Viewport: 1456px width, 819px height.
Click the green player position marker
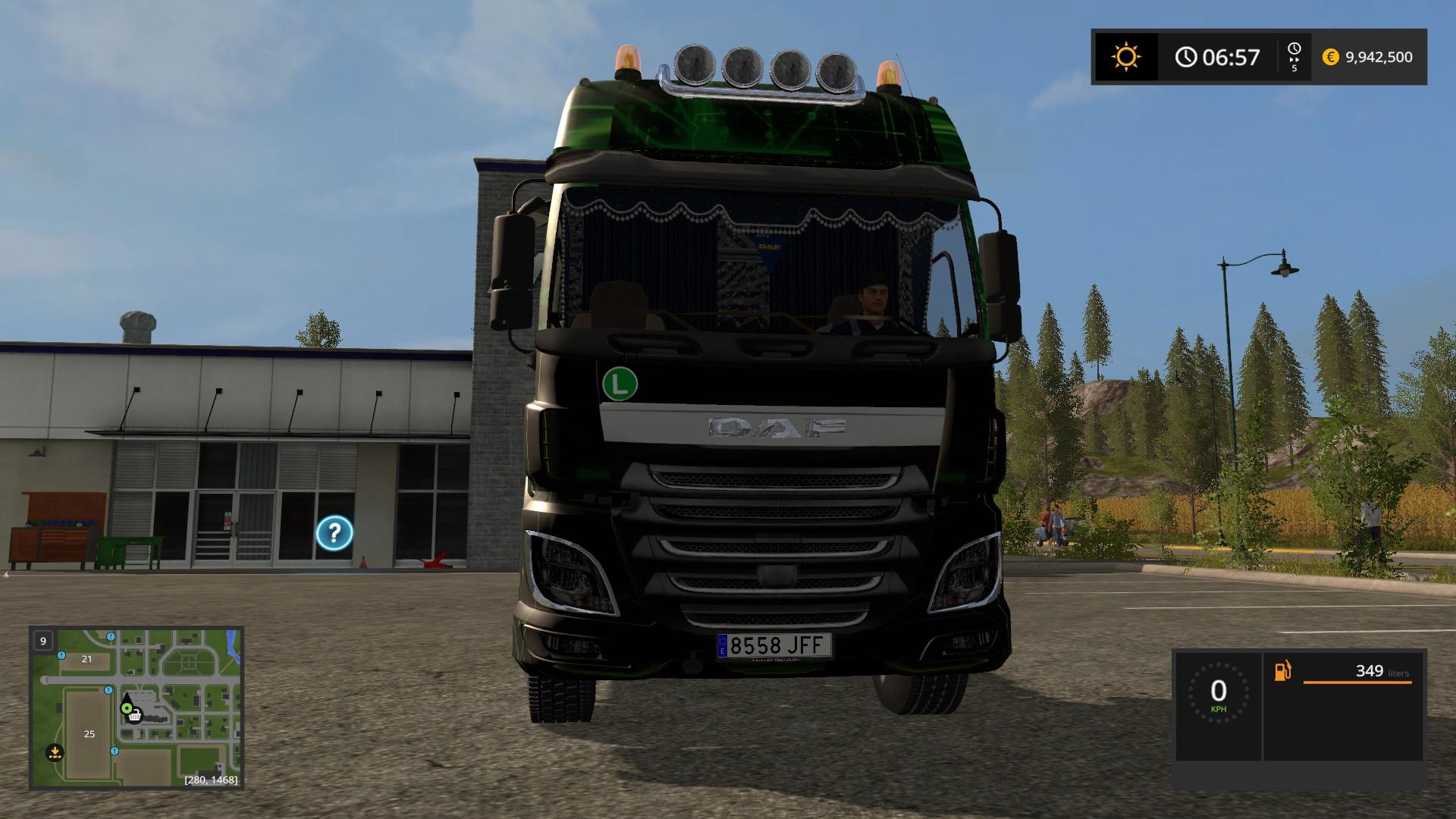[126, 708]
